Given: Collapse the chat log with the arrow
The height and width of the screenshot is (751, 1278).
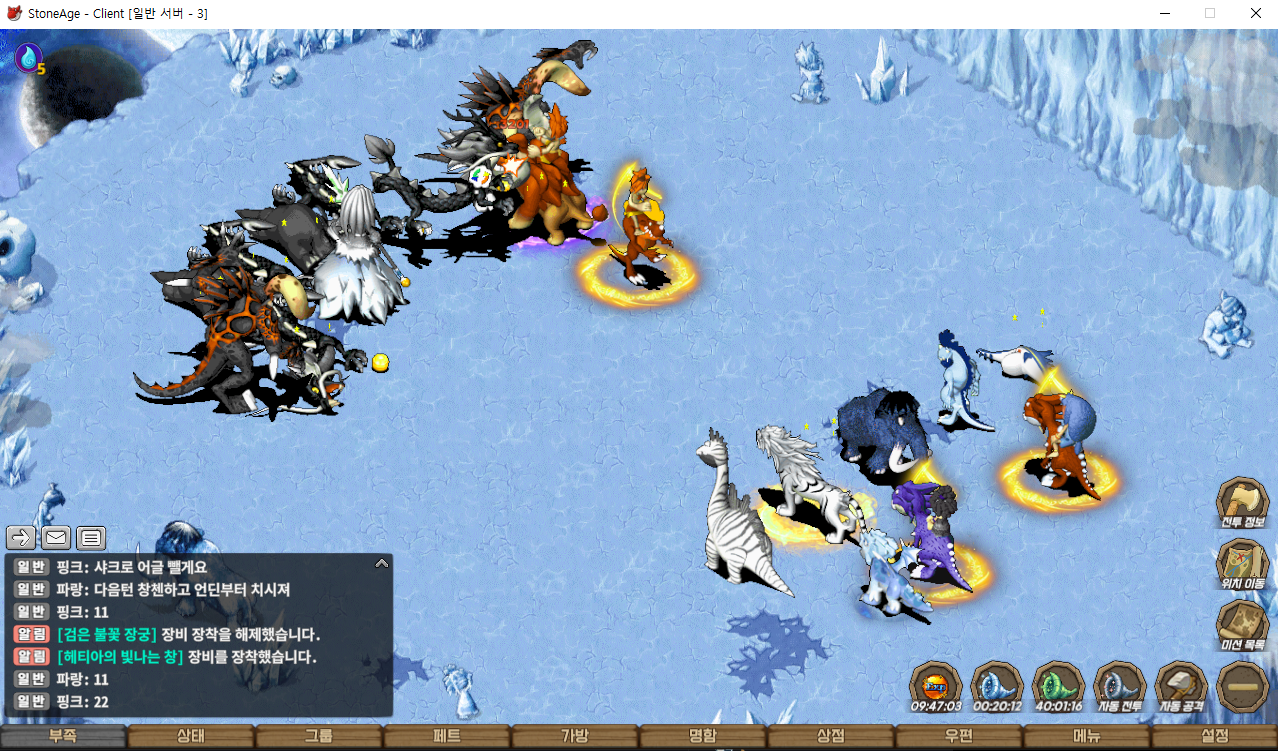Looking at the screenshot, I should point(381,564).
